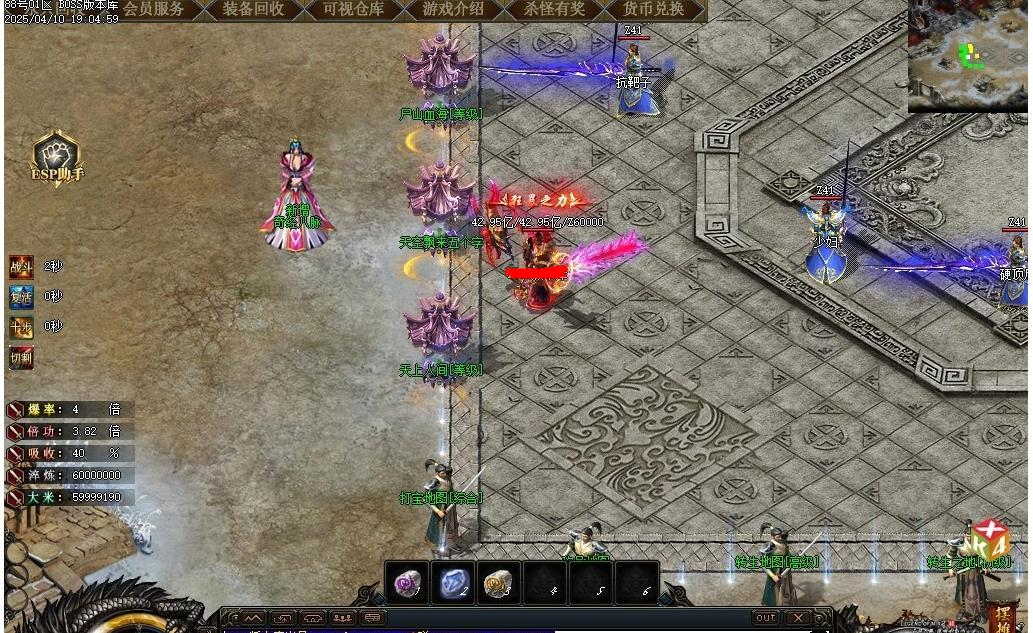
Task: Open the 货币兑换 currency exchange
Action: [x=653, y=10]
